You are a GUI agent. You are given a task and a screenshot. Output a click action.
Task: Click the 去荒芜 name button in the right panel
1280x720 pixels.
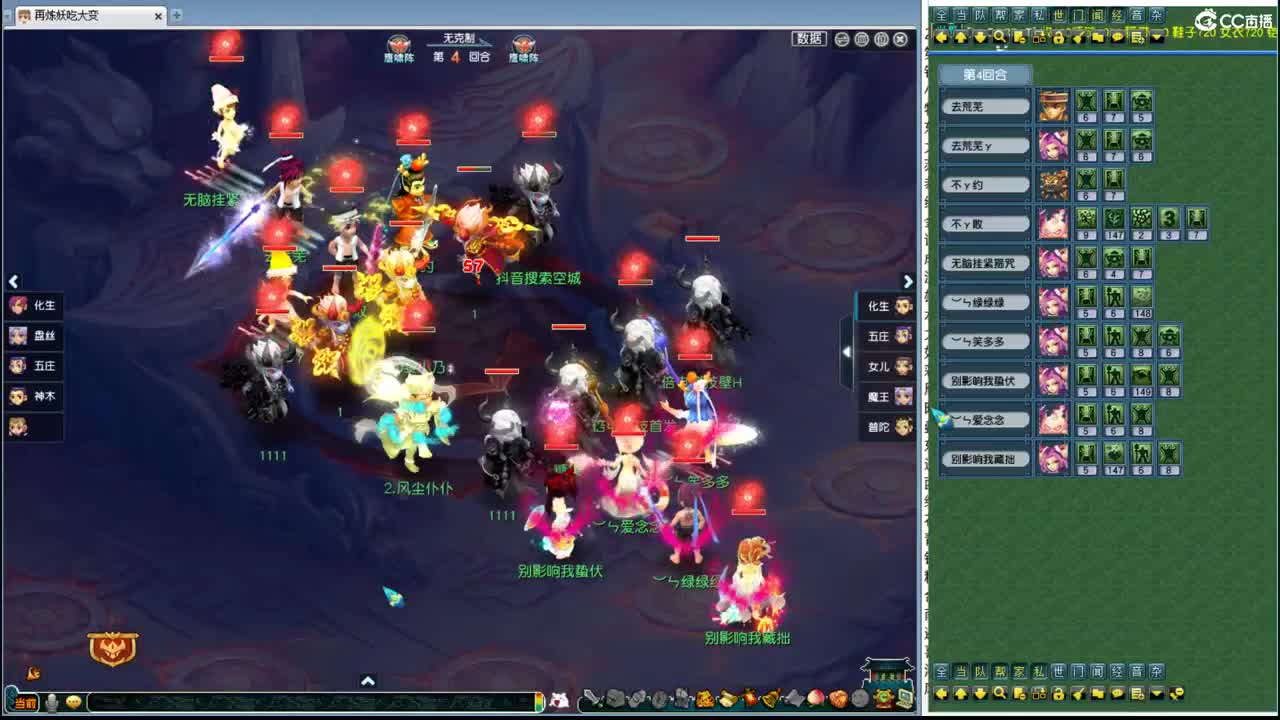[985, 106]
